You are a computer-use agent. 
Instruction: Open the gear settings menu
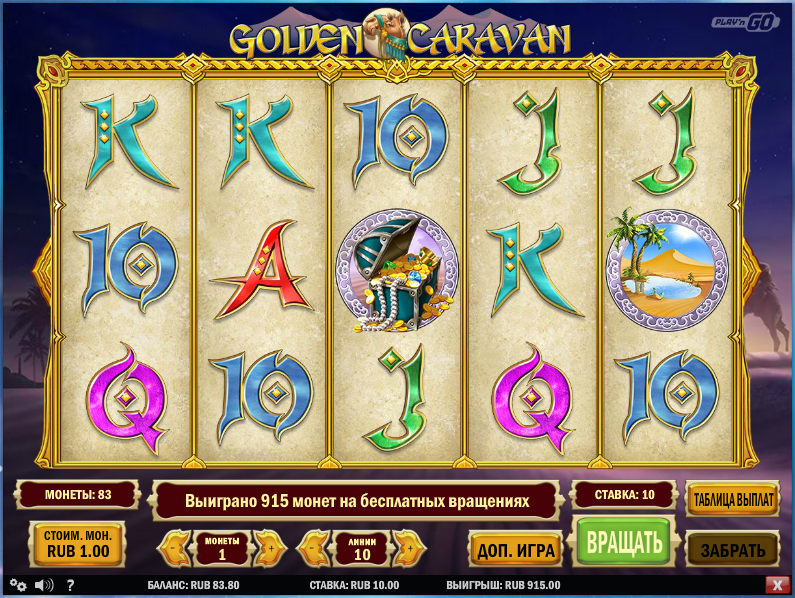pyautogui.click(x=18, y=585)
